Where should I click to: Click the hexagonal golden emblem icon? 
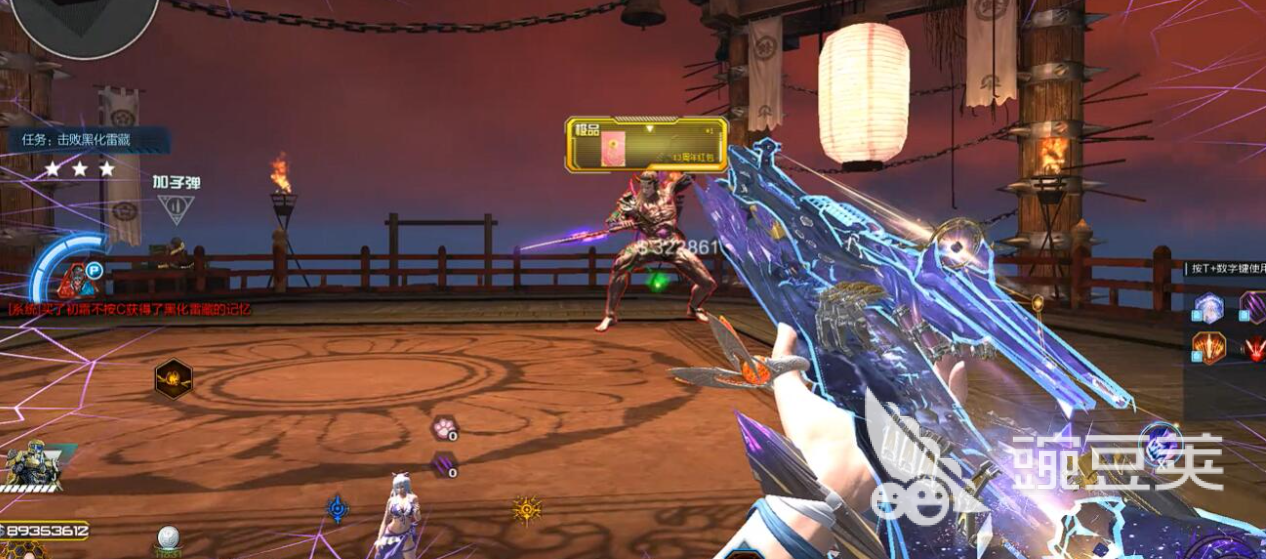[x=173, y=379]
